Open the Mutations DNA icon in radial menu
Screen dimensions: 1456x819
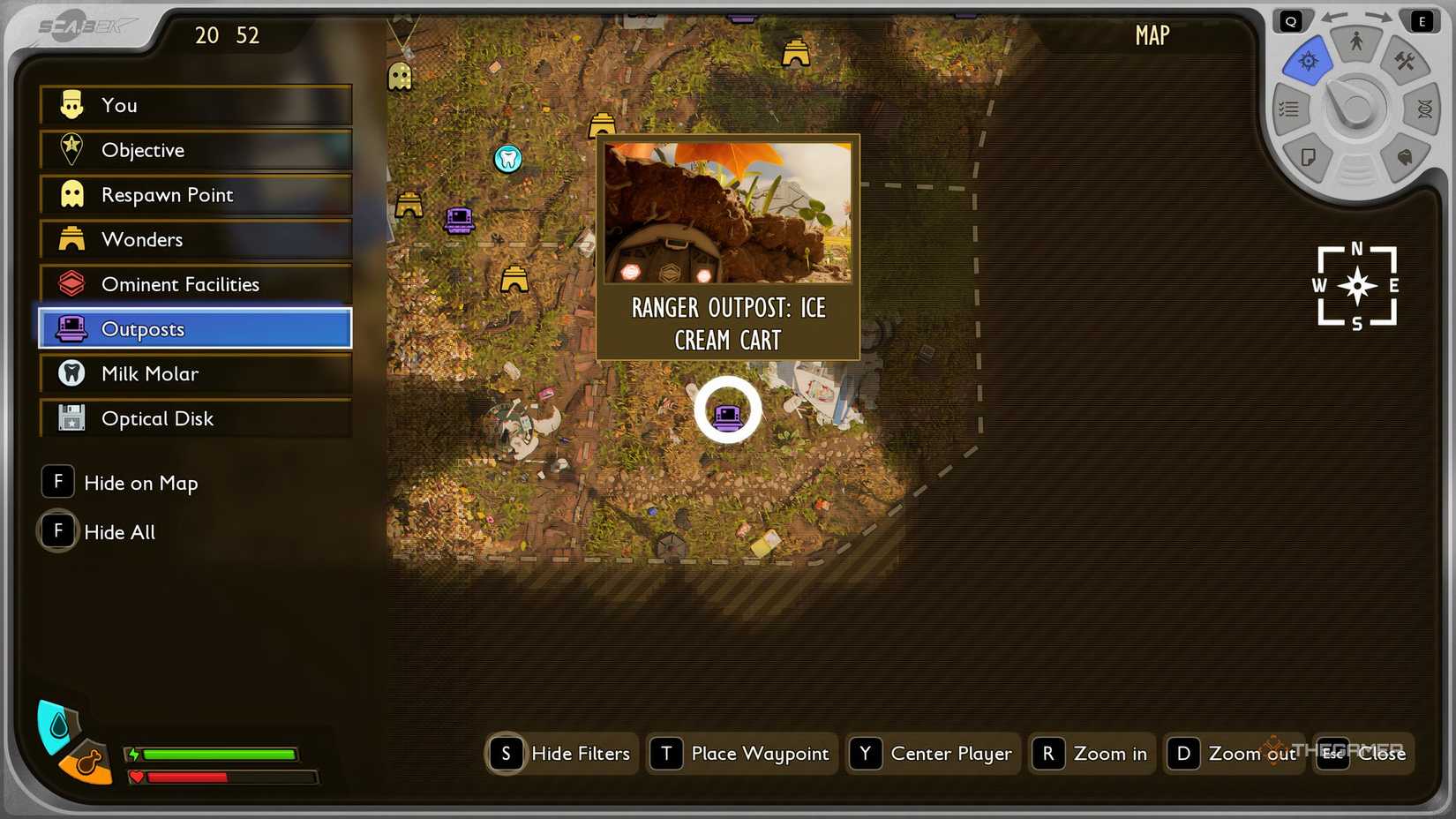click(x=1425, y=109)
